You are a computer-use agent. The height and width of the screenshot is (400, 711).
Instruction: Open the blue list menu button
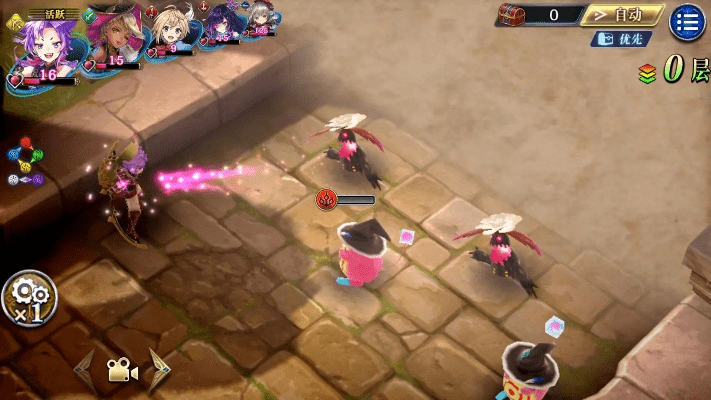pos(687,21)
